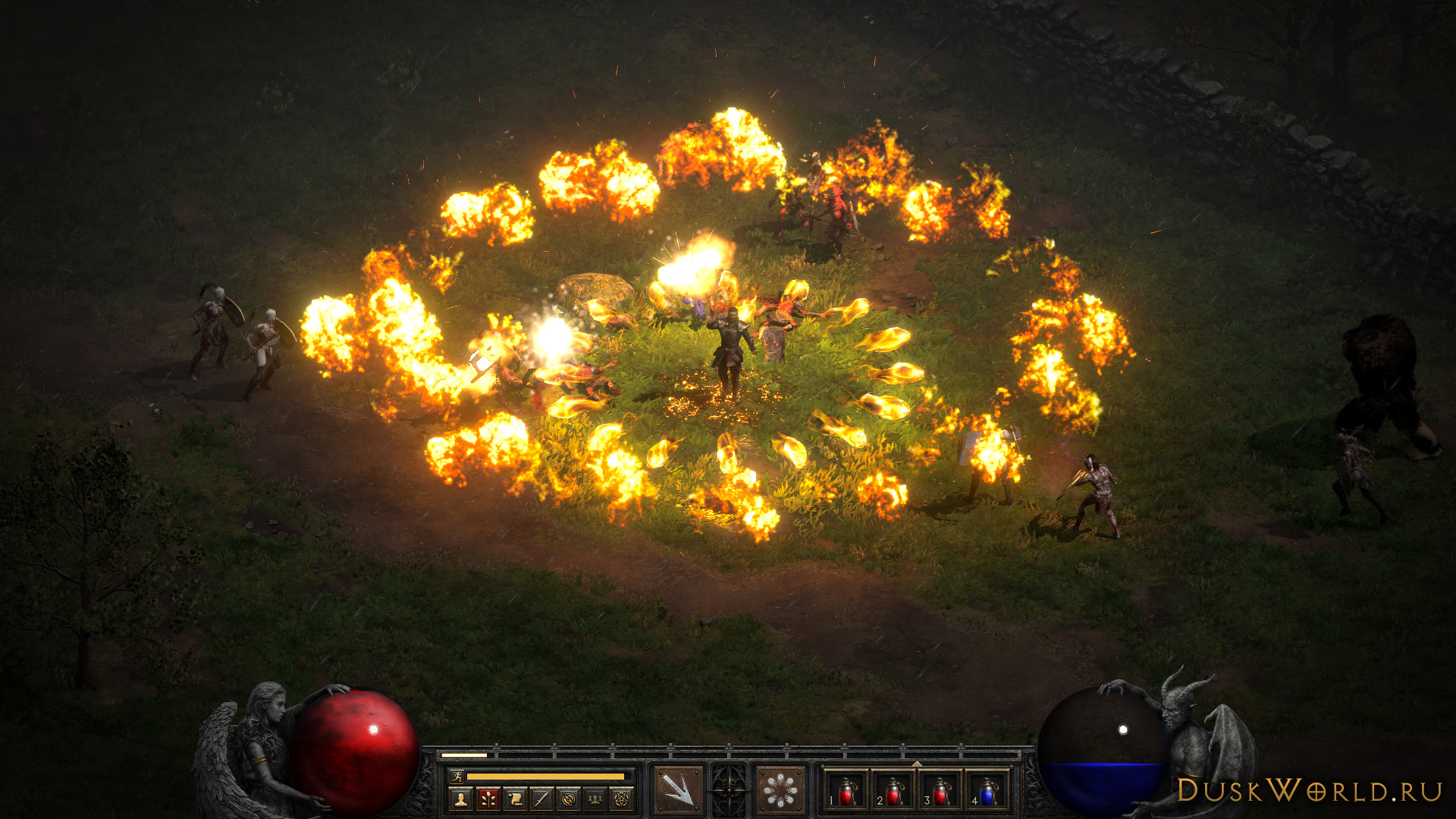Expand the potion belt with the arrow
Viewport: 1456px width, 819px height.
pyautogui.click(x=917, y=763)
